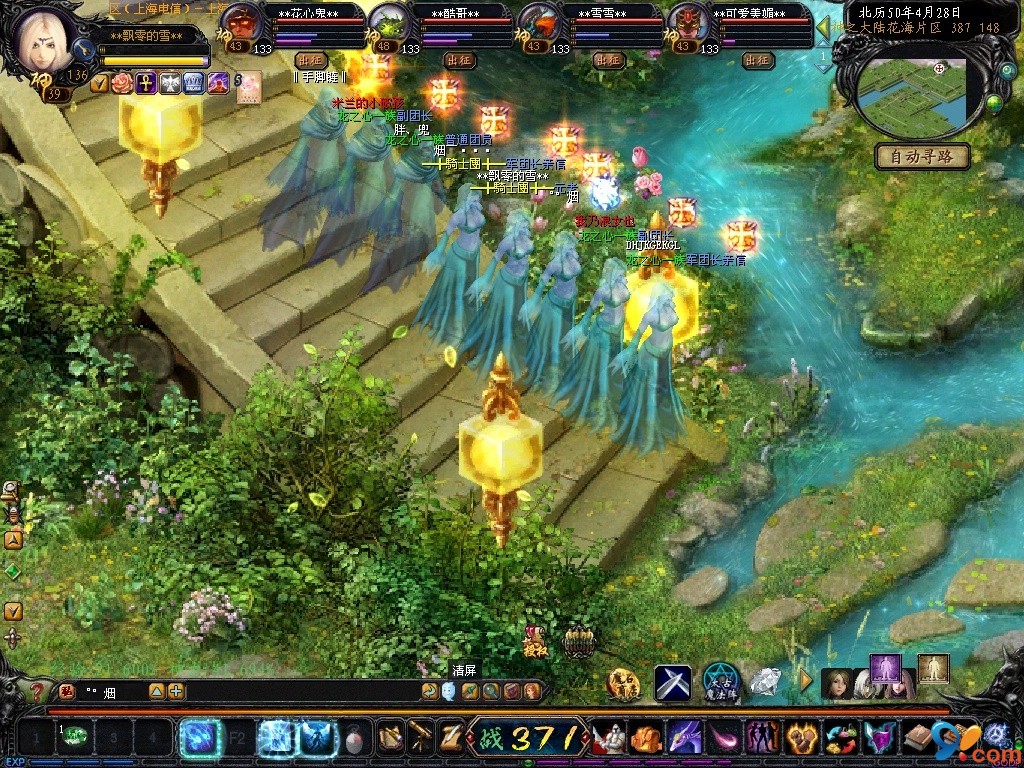Click the diamond gem icon
This screenshot has height=768, width=1024.
[x=766, y=682]
